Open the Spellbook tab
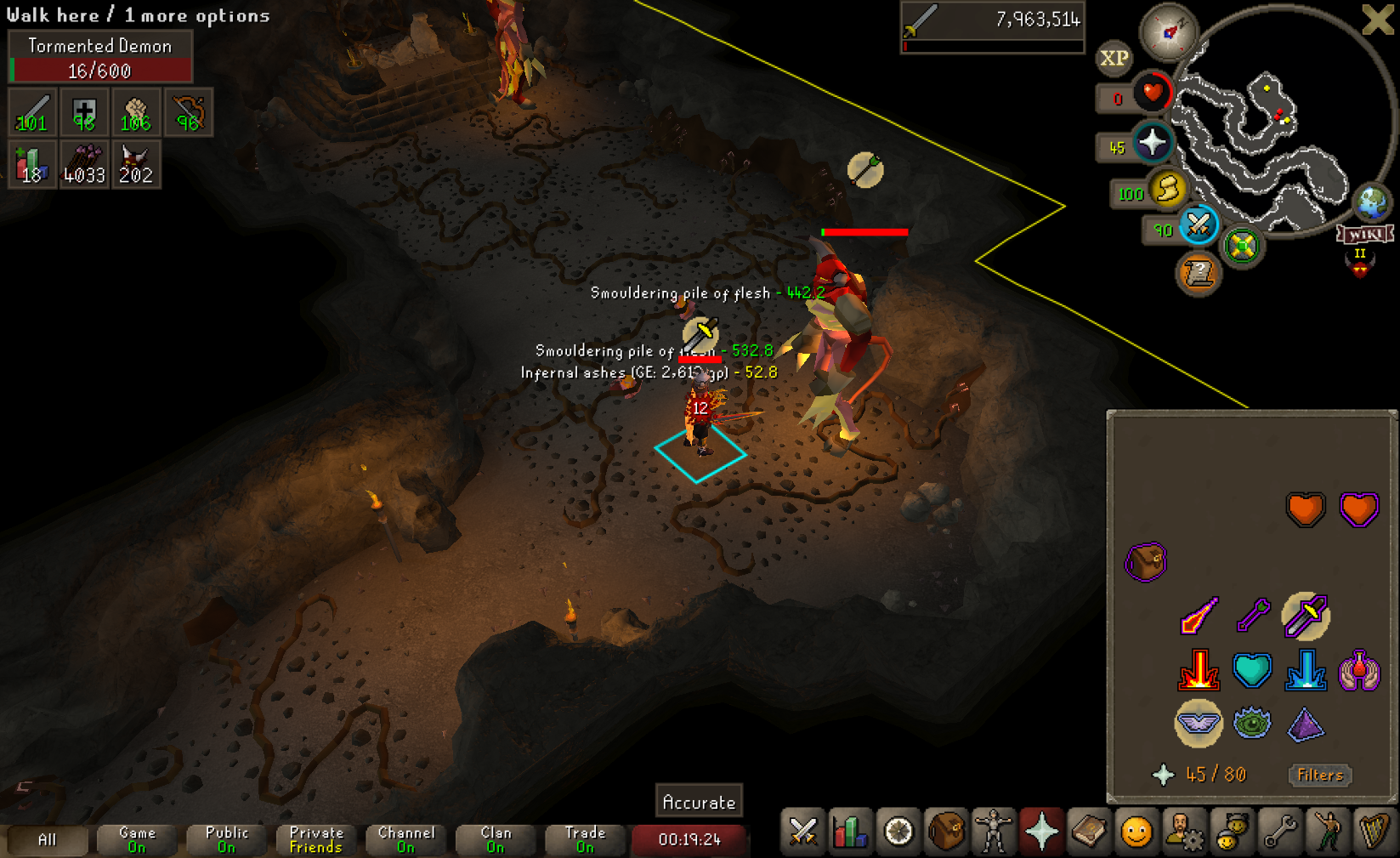This screenshot has width=1400, height=858. point(1088,832)
